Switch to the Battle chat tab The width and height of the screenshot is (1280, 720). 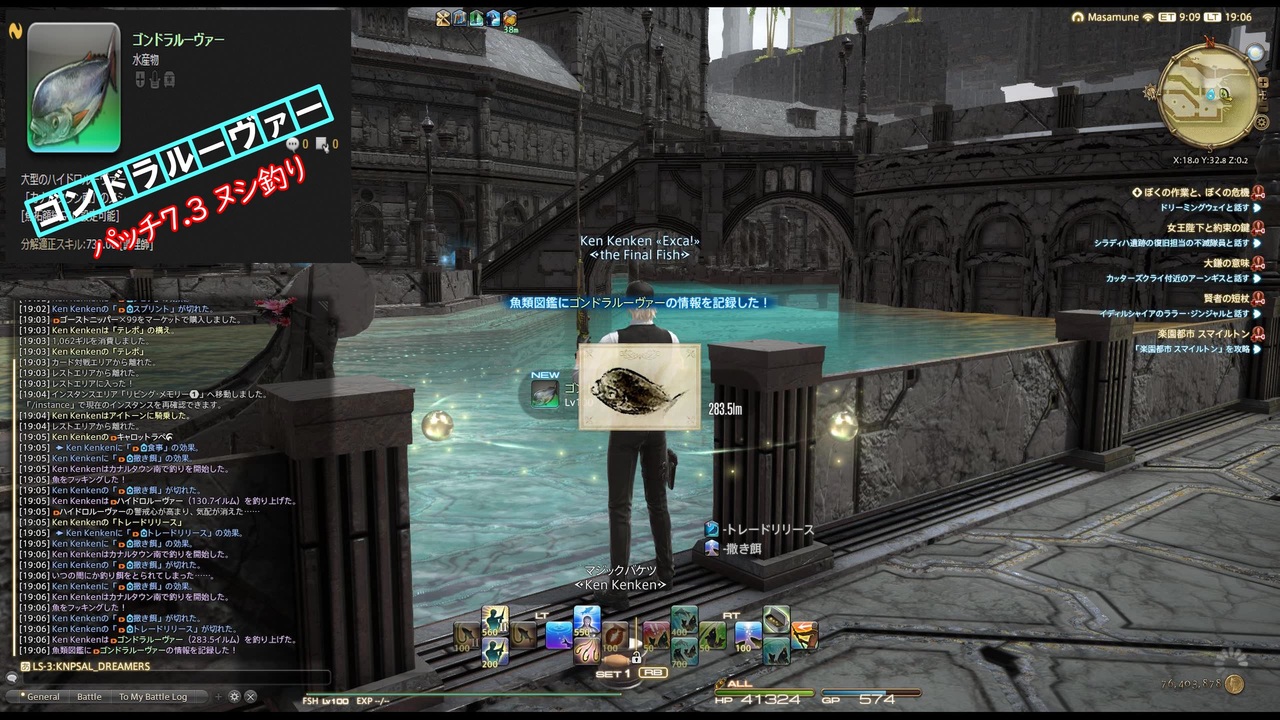(90, 697)
